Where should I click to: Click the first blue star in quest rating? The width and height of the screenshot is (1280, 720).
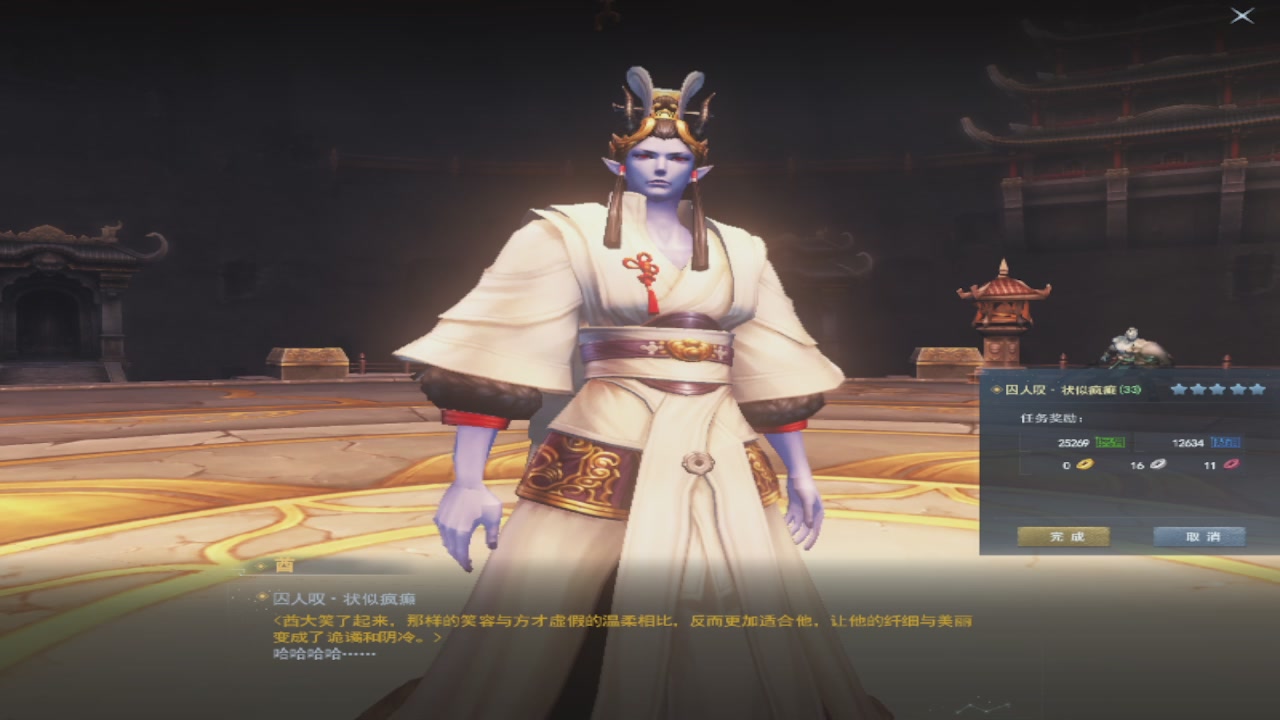(x=1178, y=389)
